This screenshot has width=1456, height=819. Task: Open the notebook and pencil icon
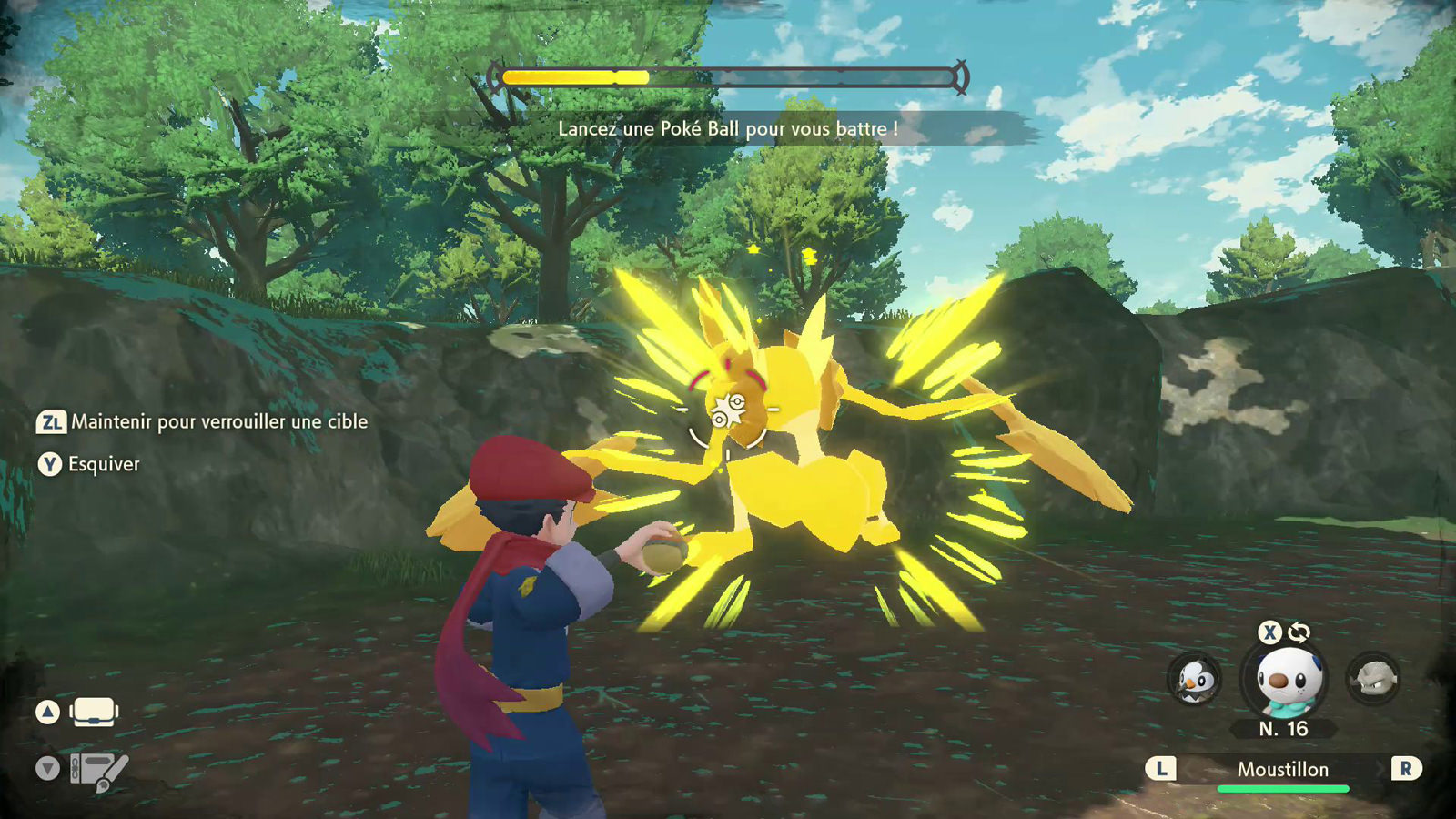[x=98, y=771]
